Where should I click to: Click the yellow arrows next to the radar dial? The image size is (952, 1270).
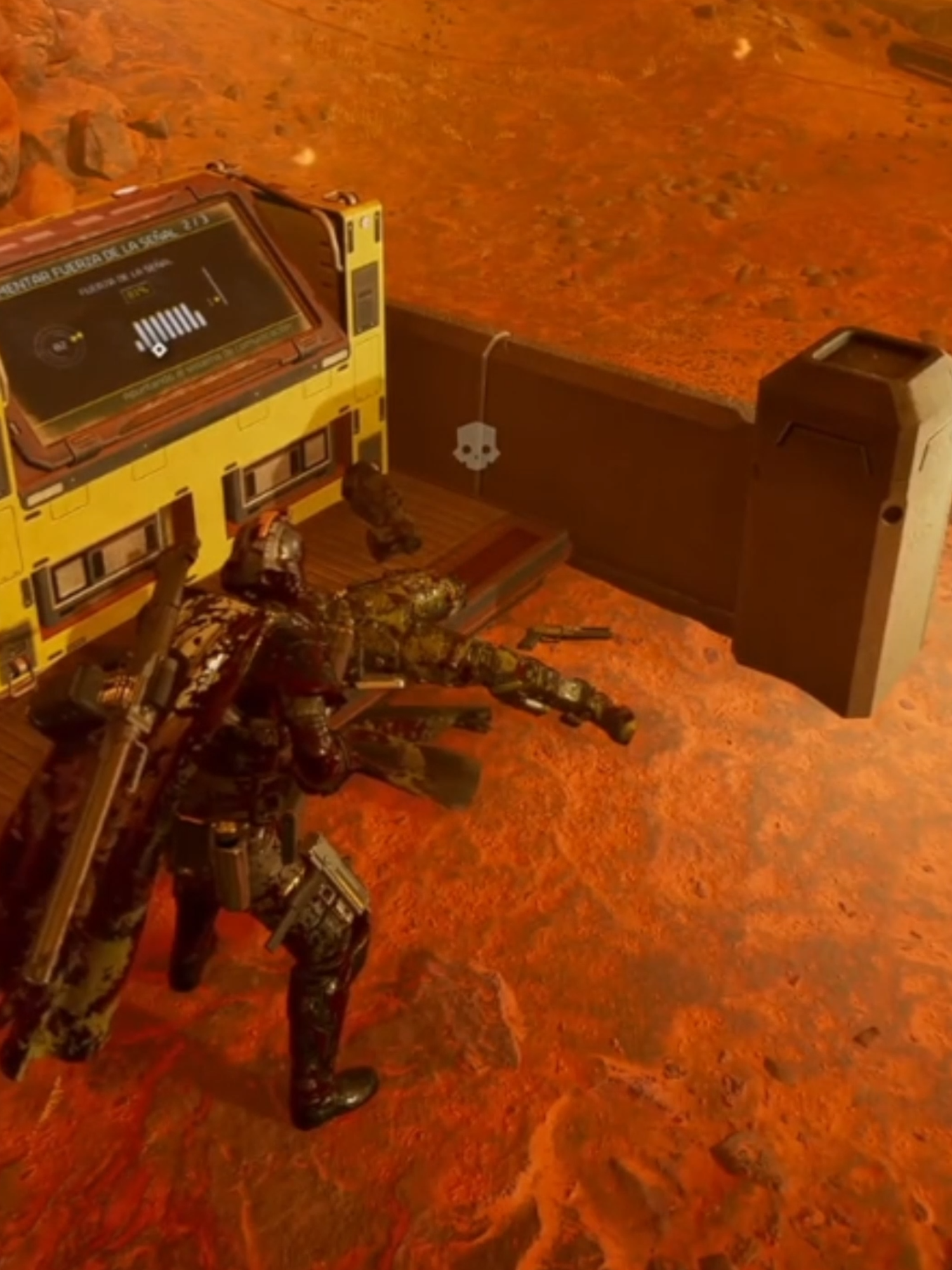tap(79, 335)
